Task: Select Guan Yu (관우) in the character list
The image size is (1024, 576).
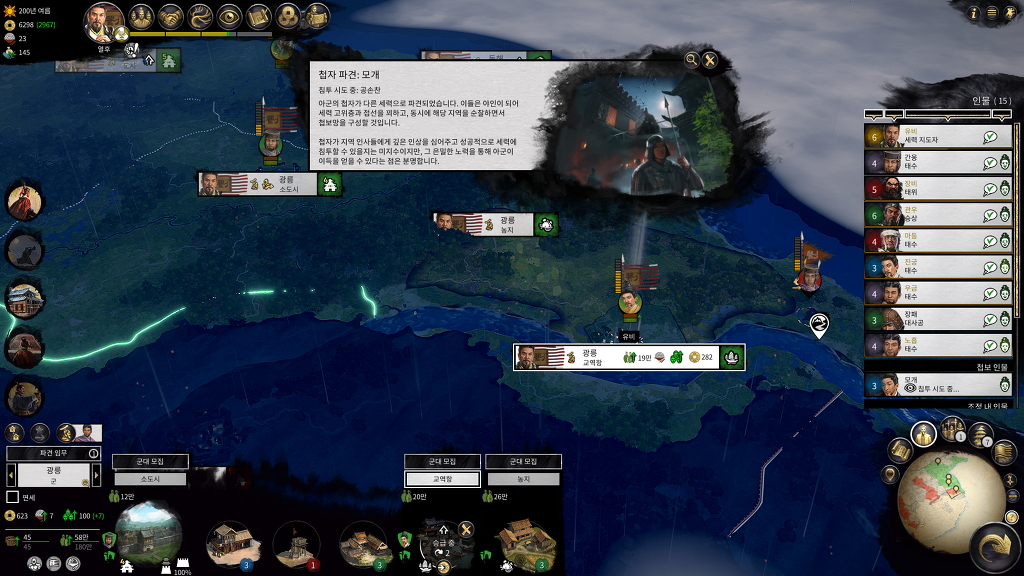Action: pos(925,214)
